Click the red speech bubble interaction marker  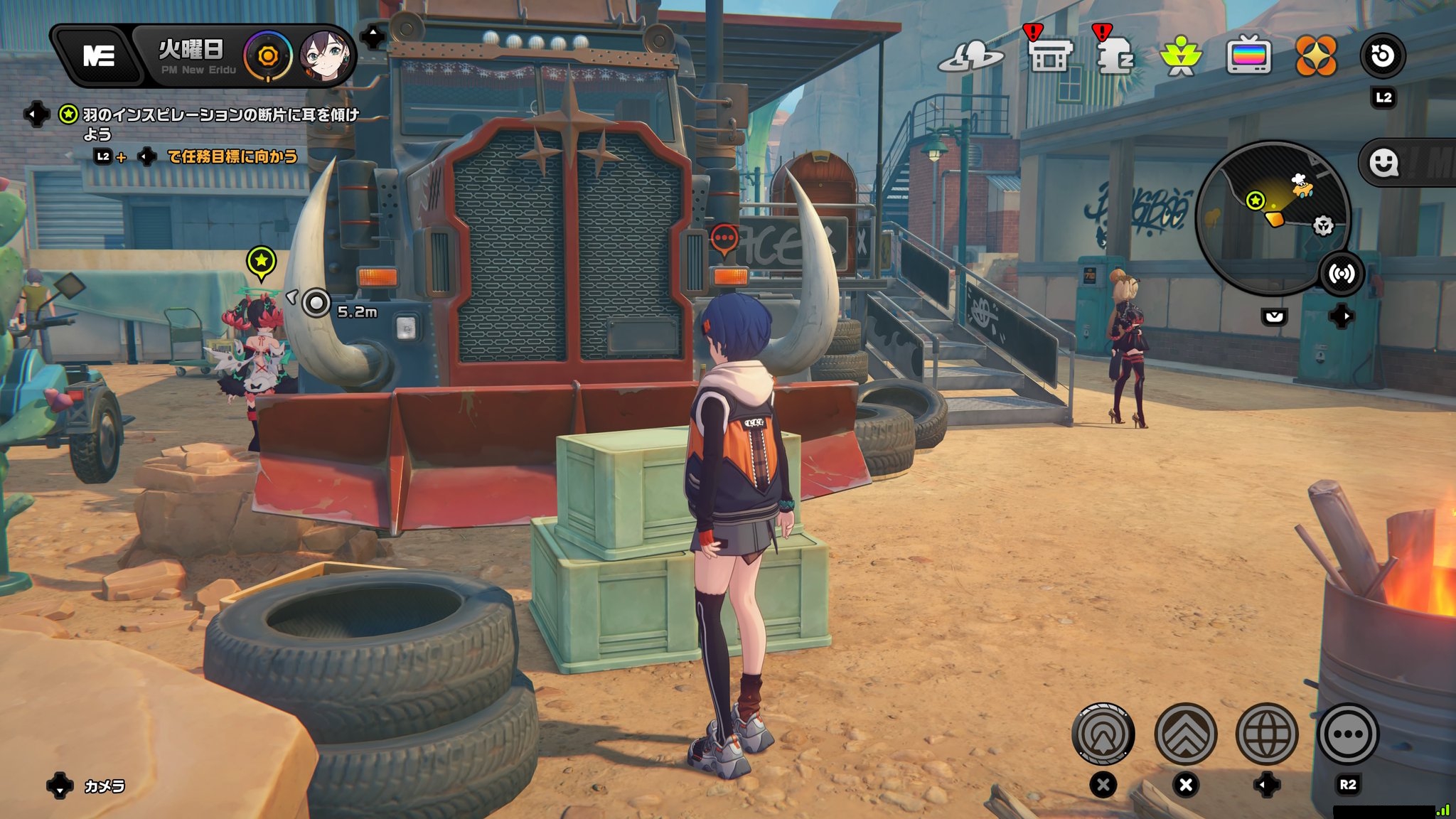[724, 238]
